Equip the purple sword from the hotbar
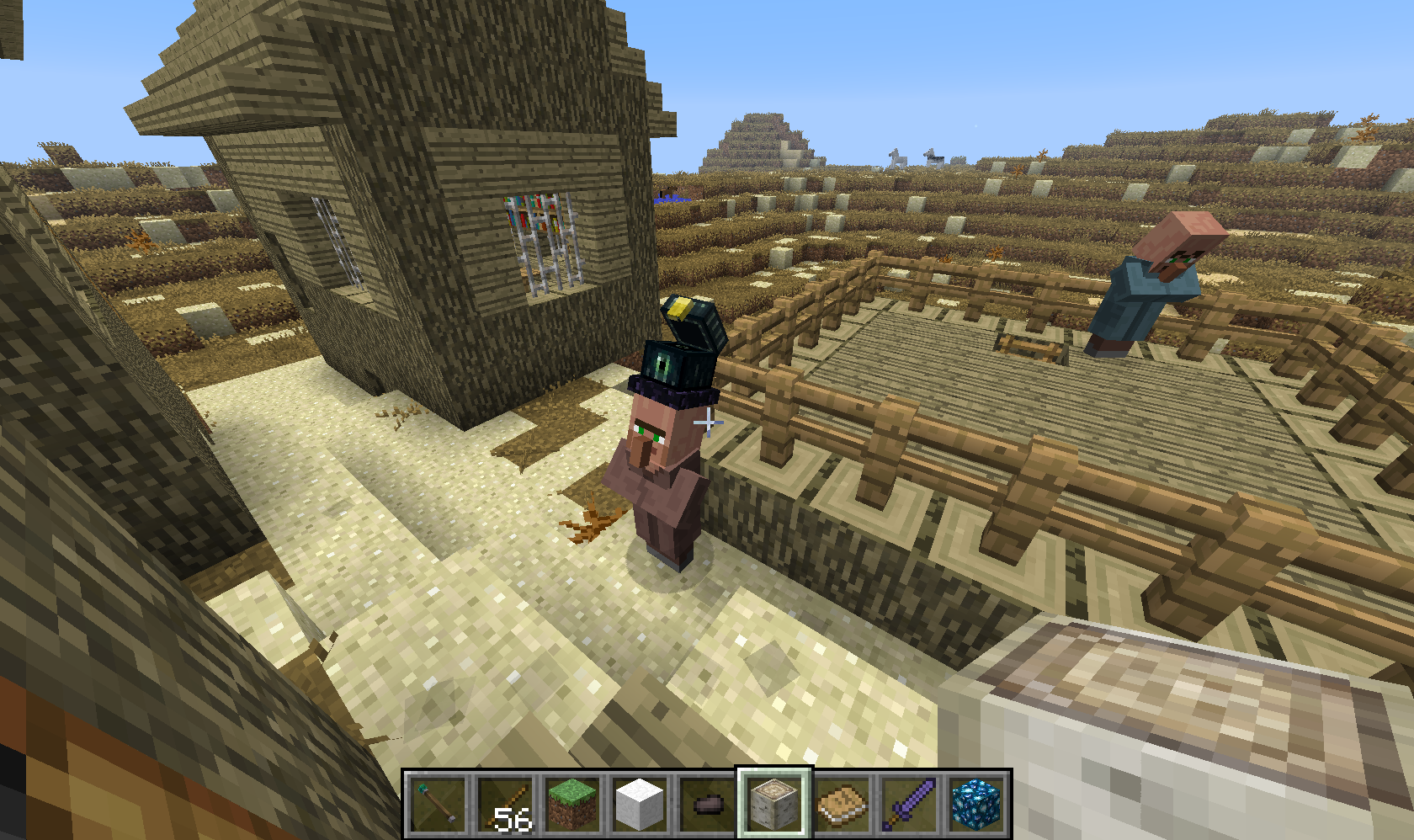This screenshot has width=1414, height=840. tap(909, 803)
